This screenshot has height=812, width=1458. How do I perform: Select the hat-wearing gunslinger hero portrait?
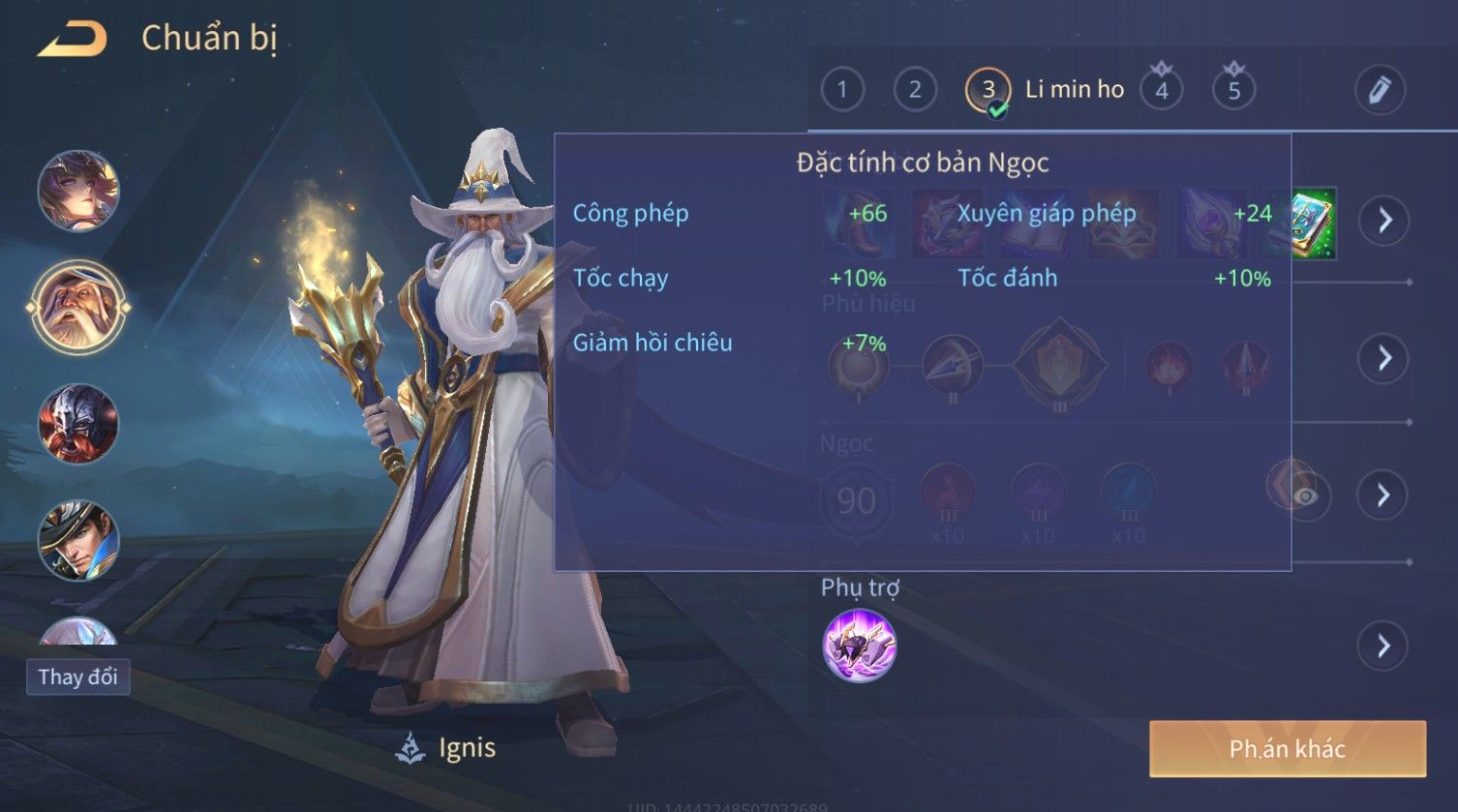[x=78, y=540]
